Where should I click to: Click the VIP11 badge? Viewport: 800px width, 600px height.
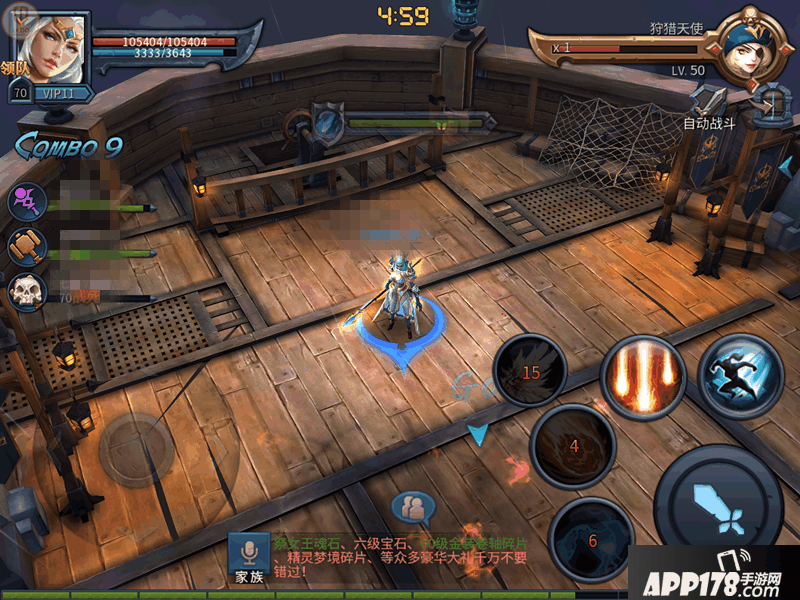(63, 93)
